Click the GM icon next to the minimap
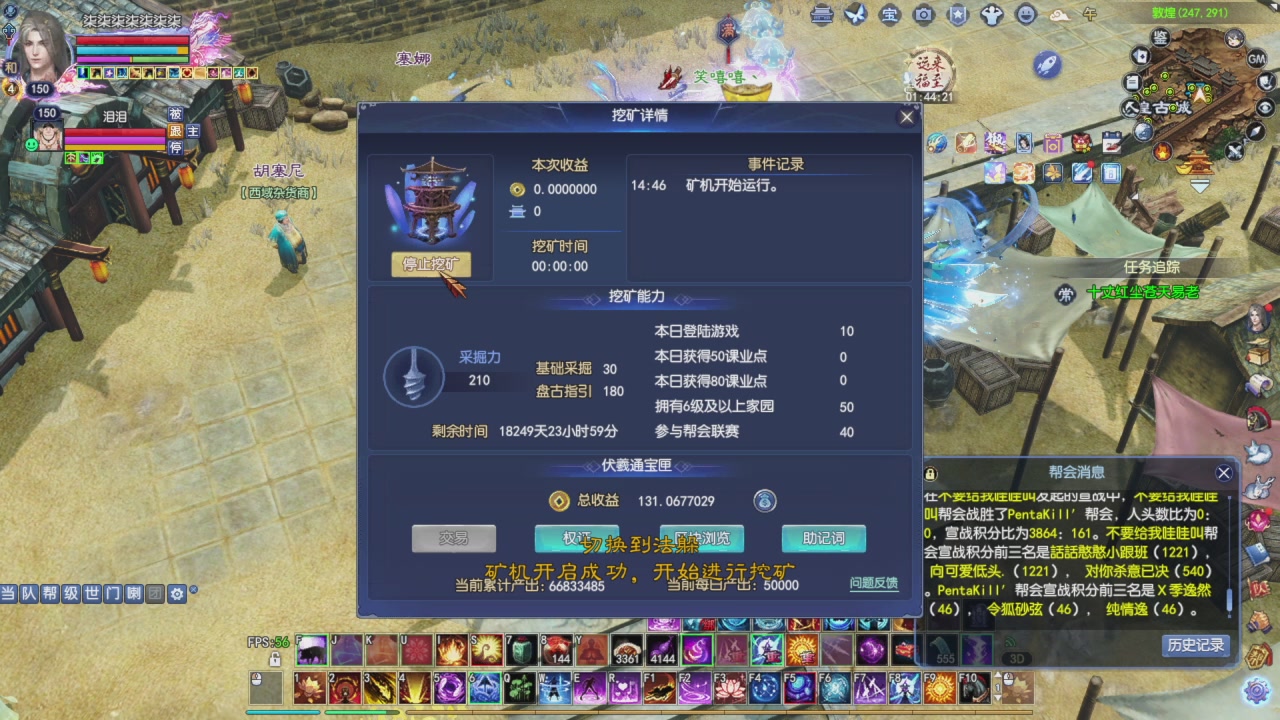 [x=1257, y=58]
